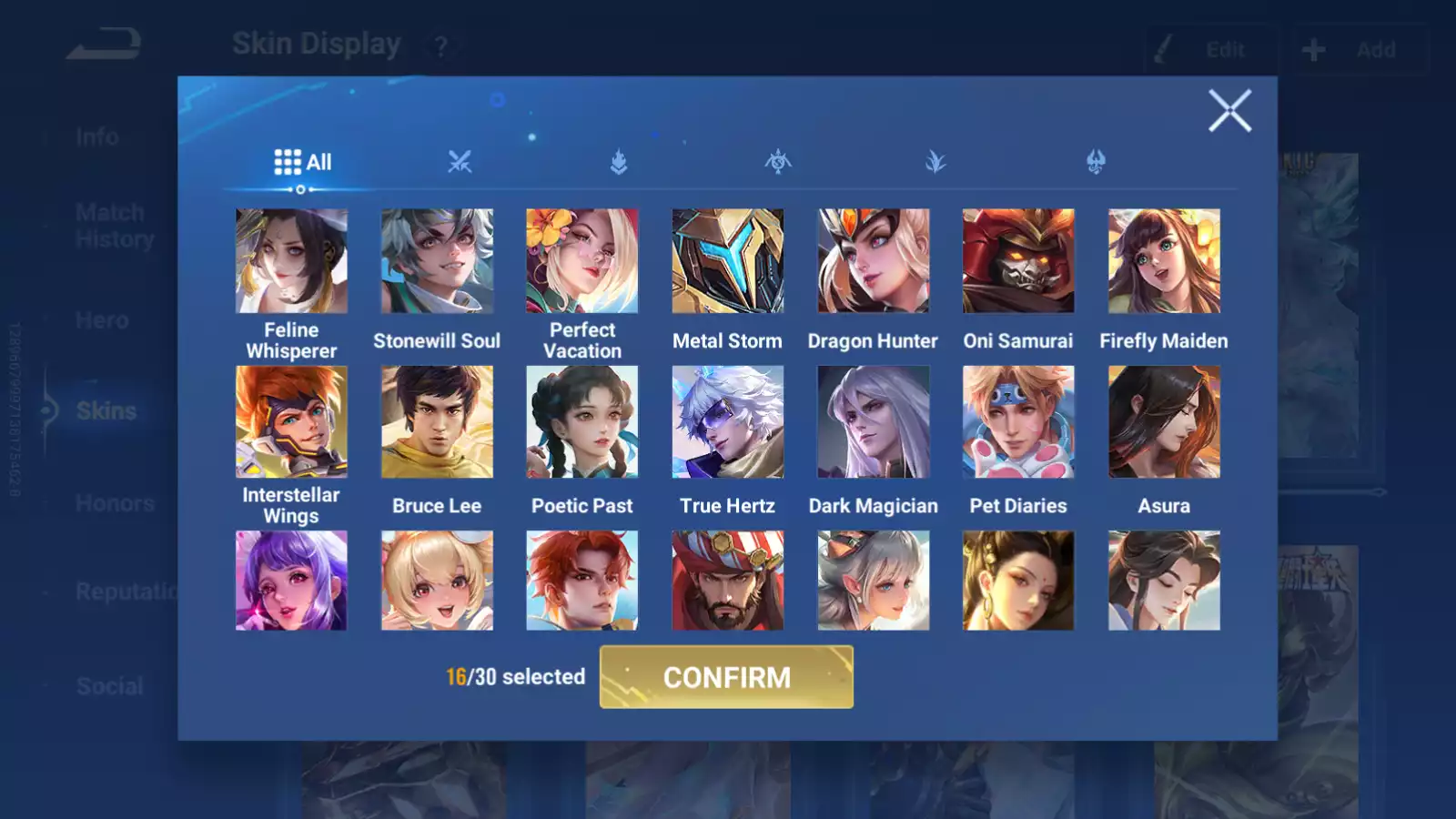The height and width of the screenshot is (819, 1456).
Task: Pick the Perfect Vacation skin
Action: (582, 261)
